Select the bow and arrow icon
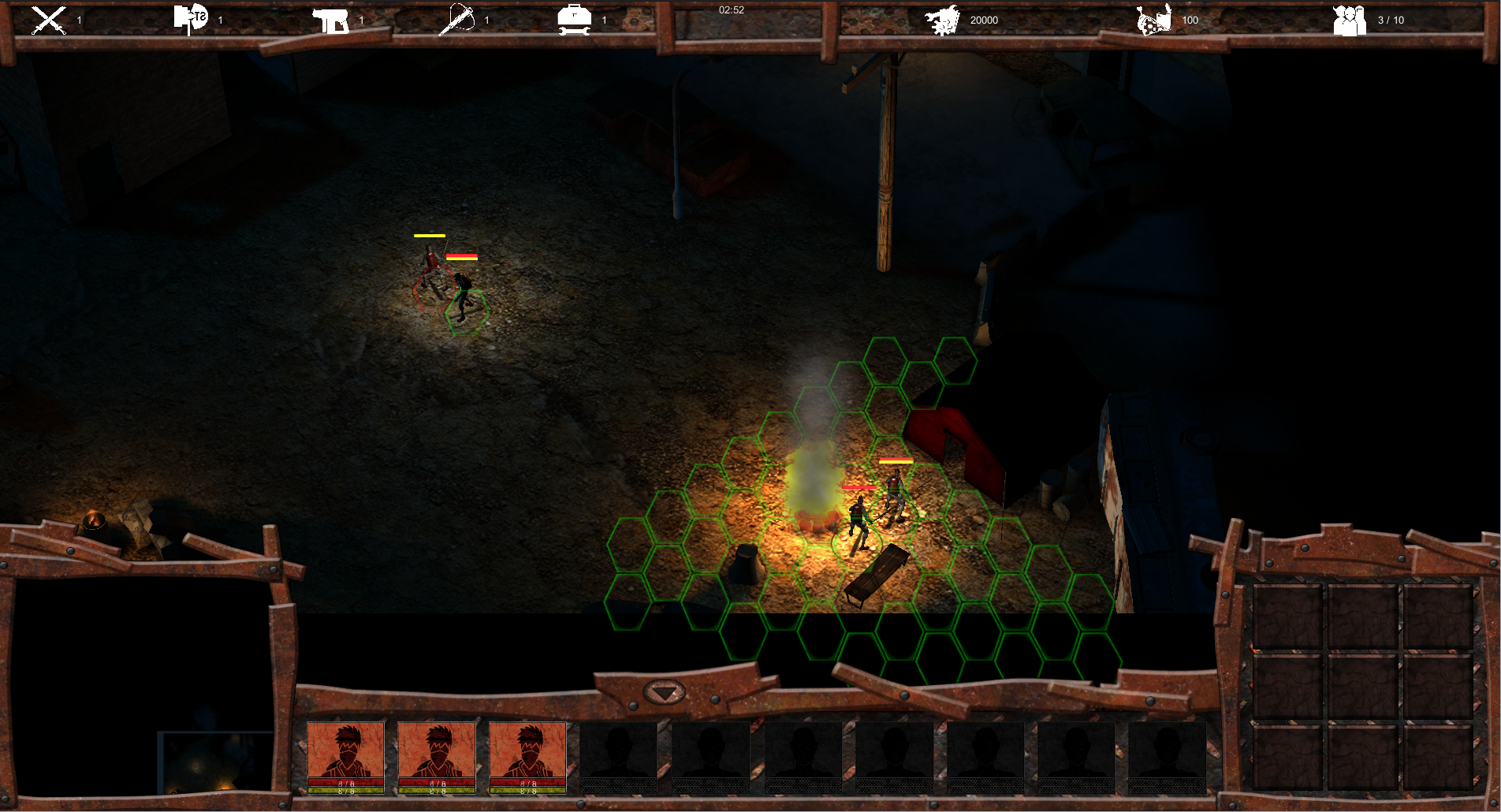1501x812 pixels. 456,20
